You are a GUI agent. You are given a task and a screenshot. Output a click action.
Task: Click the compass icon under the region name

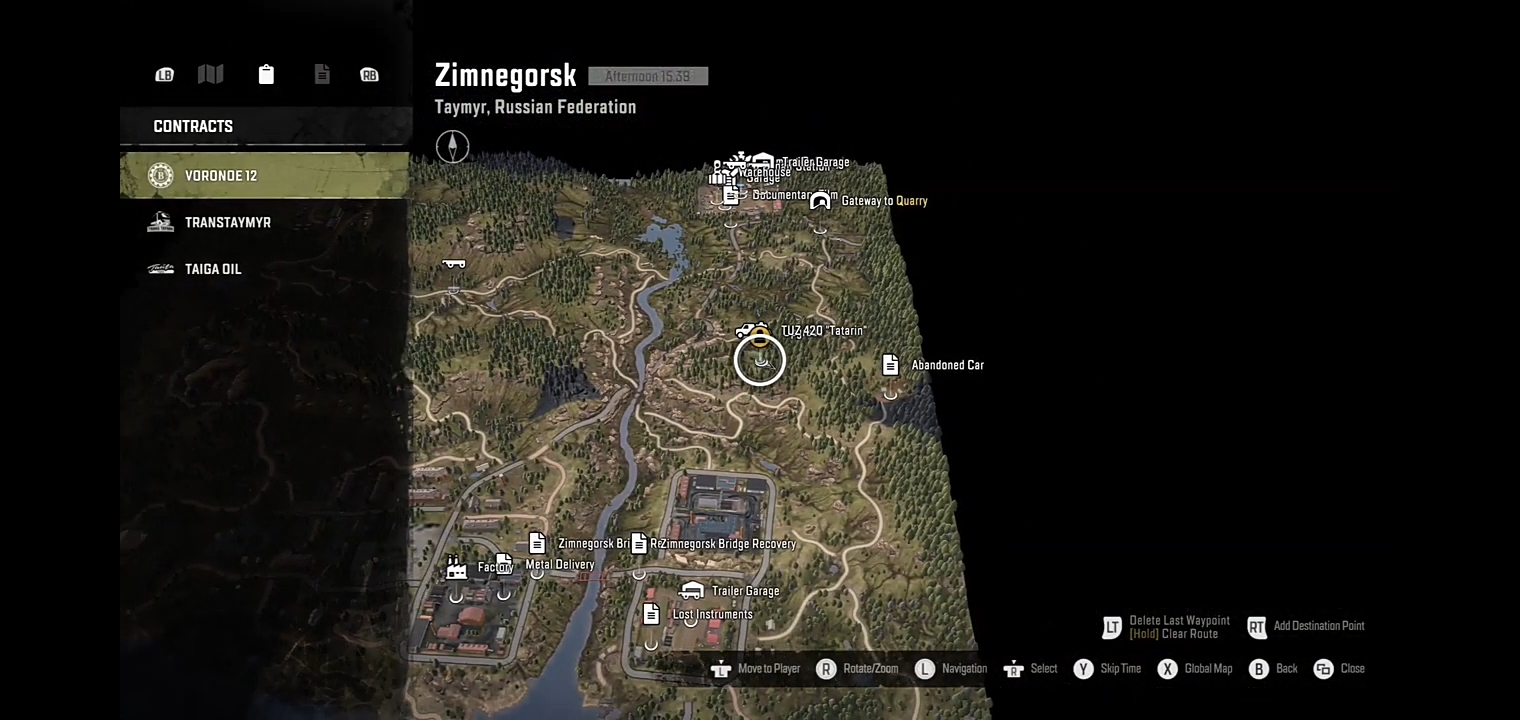(452, 147)
